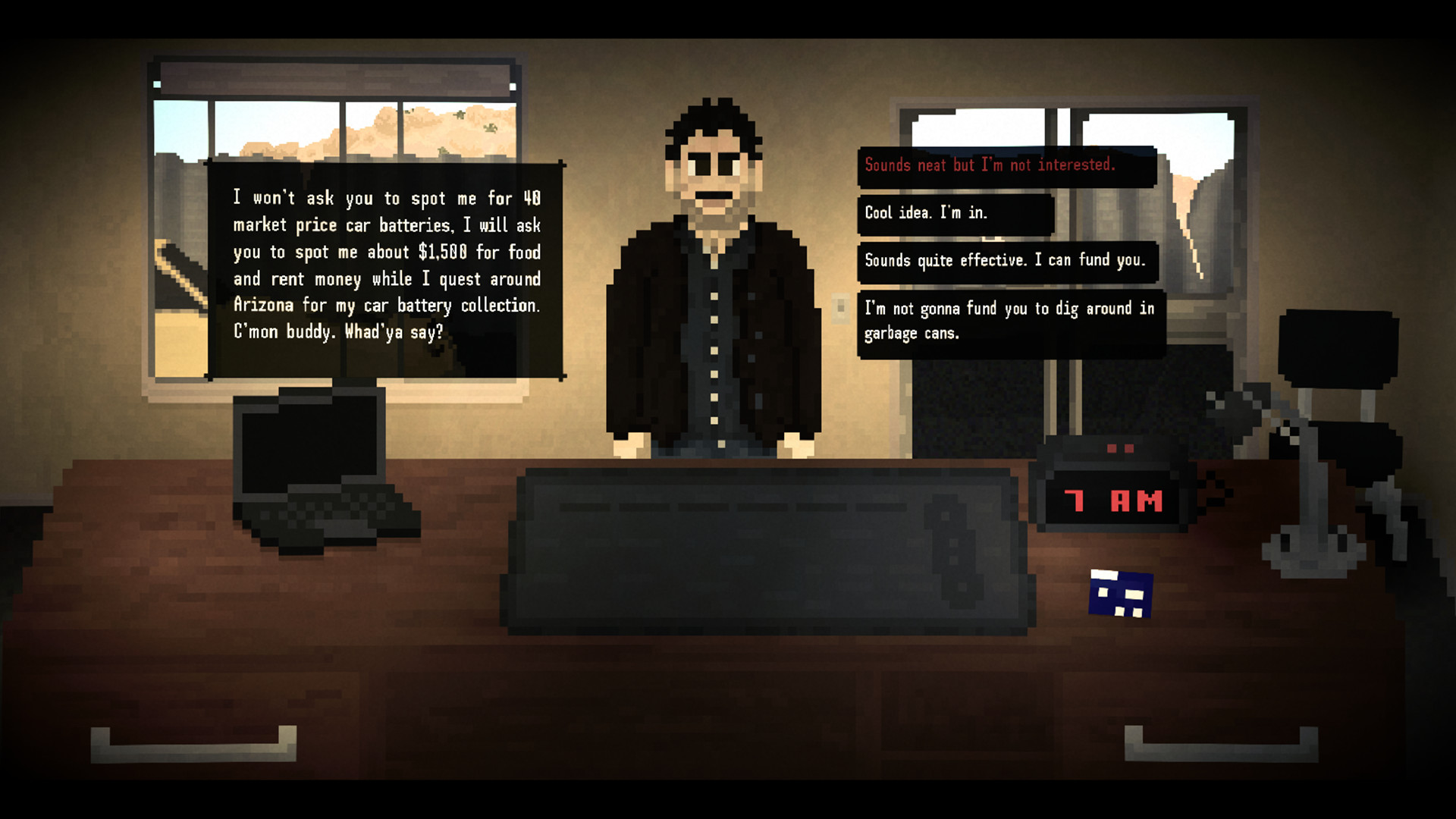Image resolution: width=1456 pixels, height=819 pixels.
Task: Choose 'Sounds neat but I'm not interested.'
Action: (990, 165)
